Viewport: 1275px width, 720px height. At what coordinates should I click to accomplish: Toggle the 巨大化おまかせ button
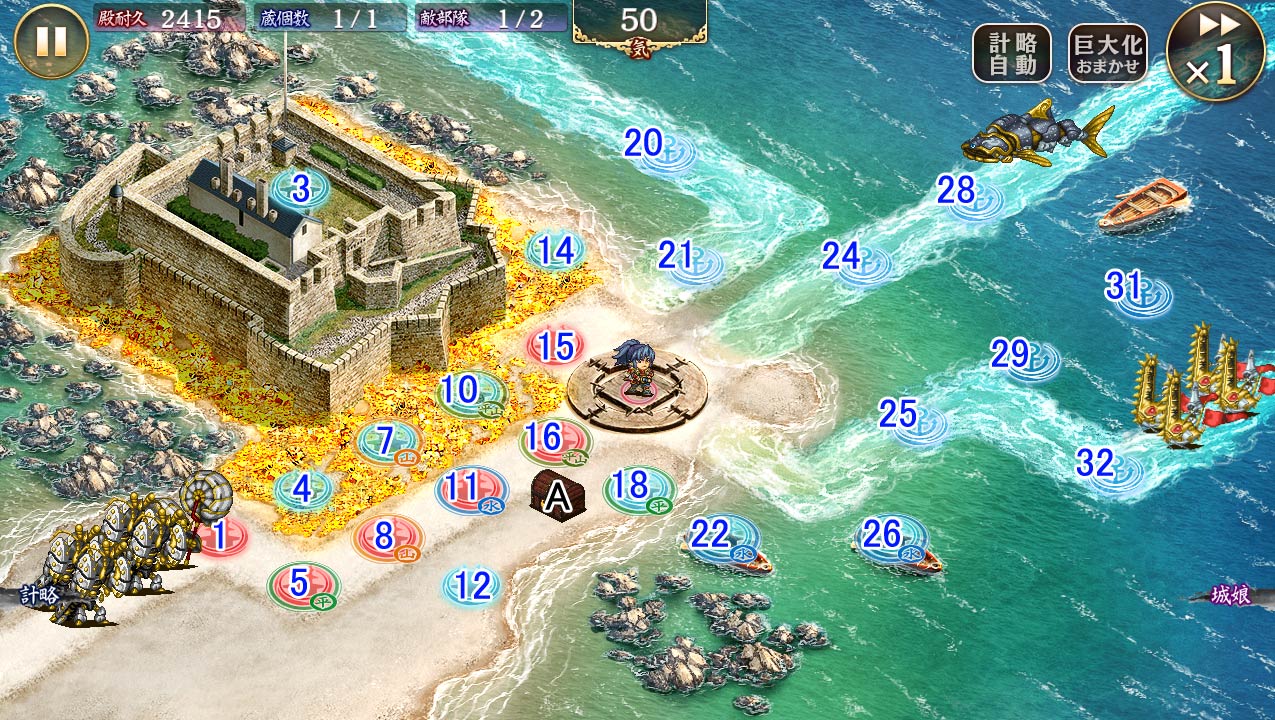(1106, 52)
